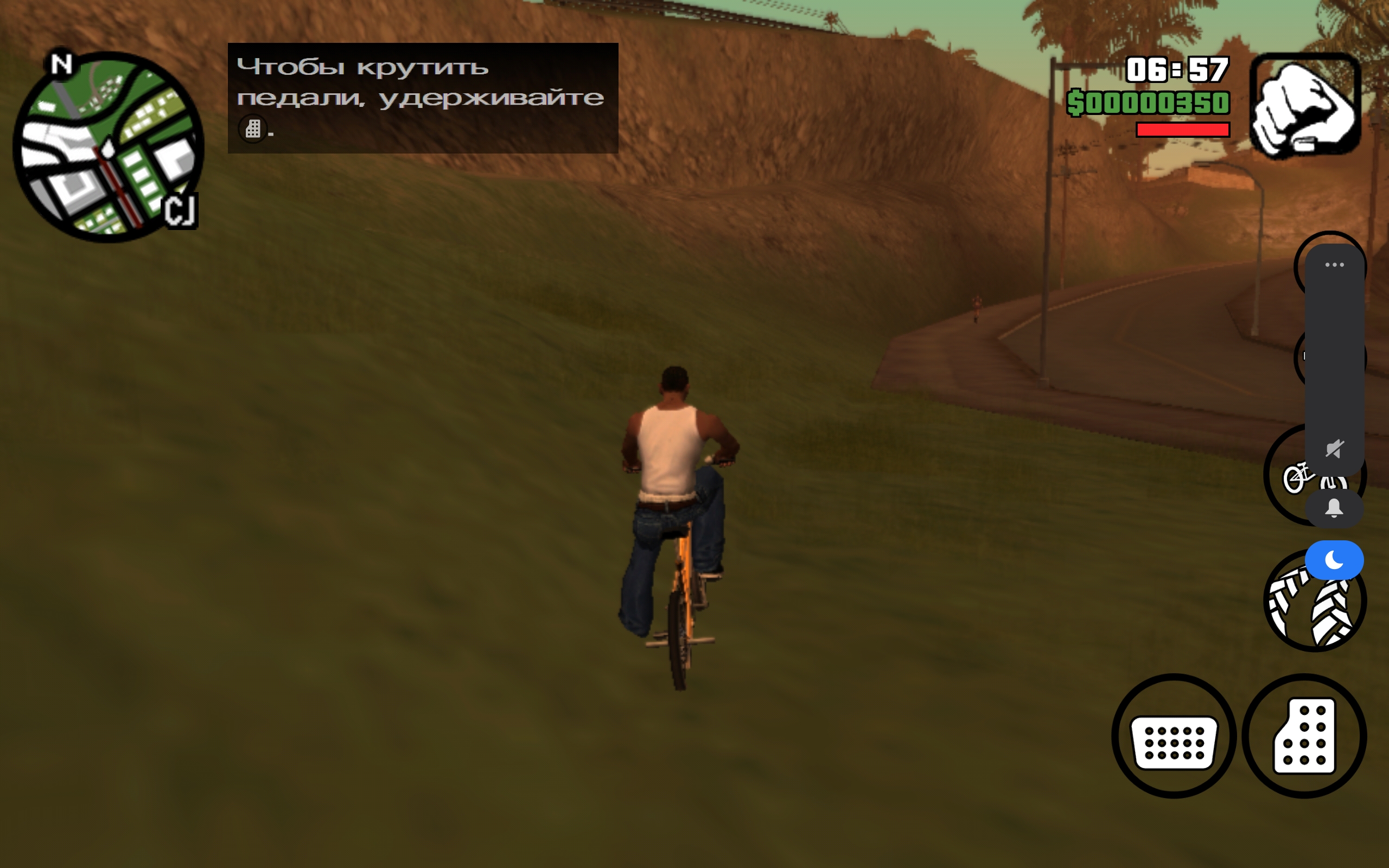Open the three-dots overlay menu
The height and width of the screenshot is (868, 1389).
[1335, 265]
